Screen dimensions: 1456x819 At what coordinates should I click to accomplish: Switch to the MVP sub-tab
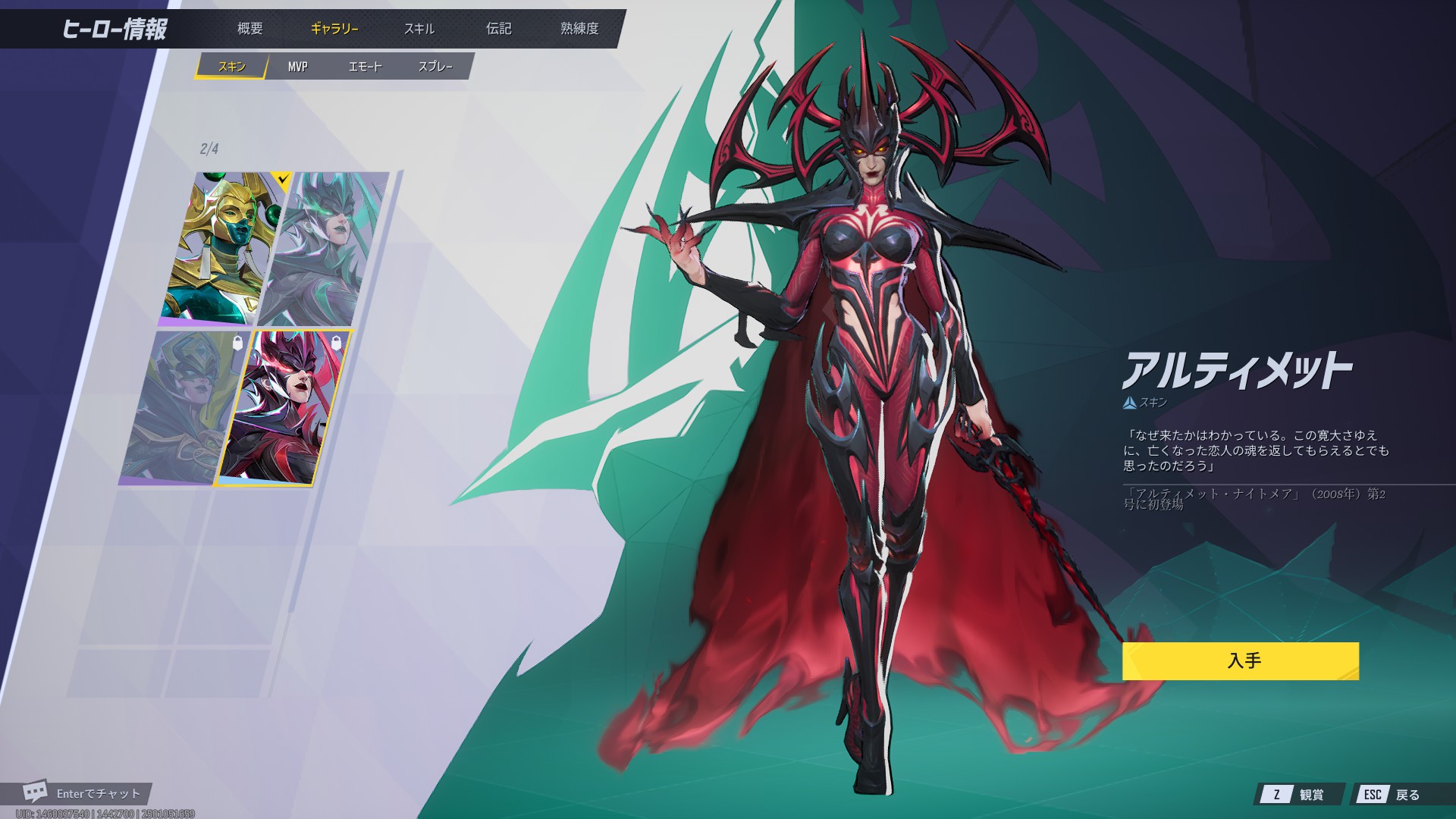coord(297,67)
